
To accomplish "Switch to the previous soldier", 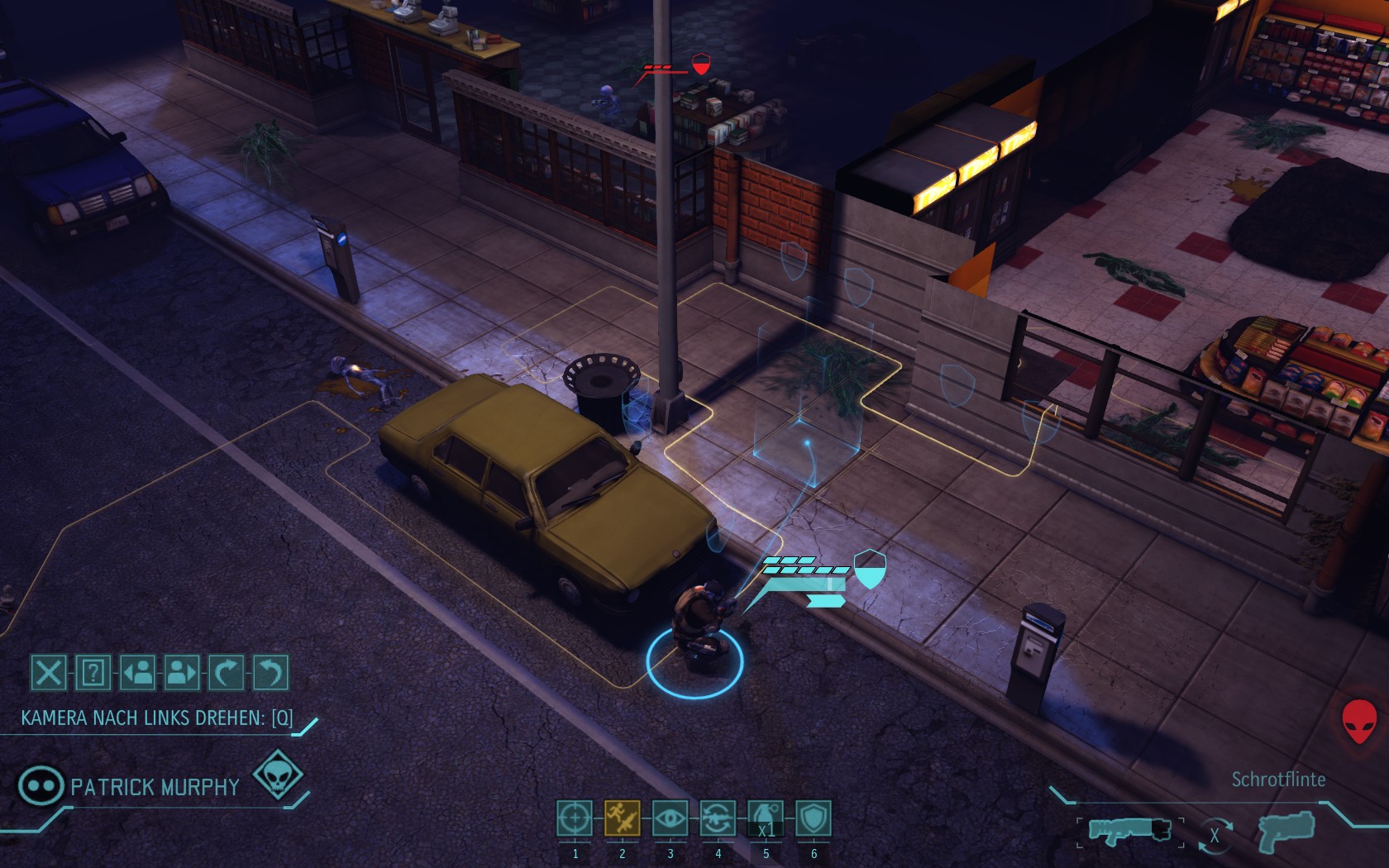I will click(x=138, y=673).
